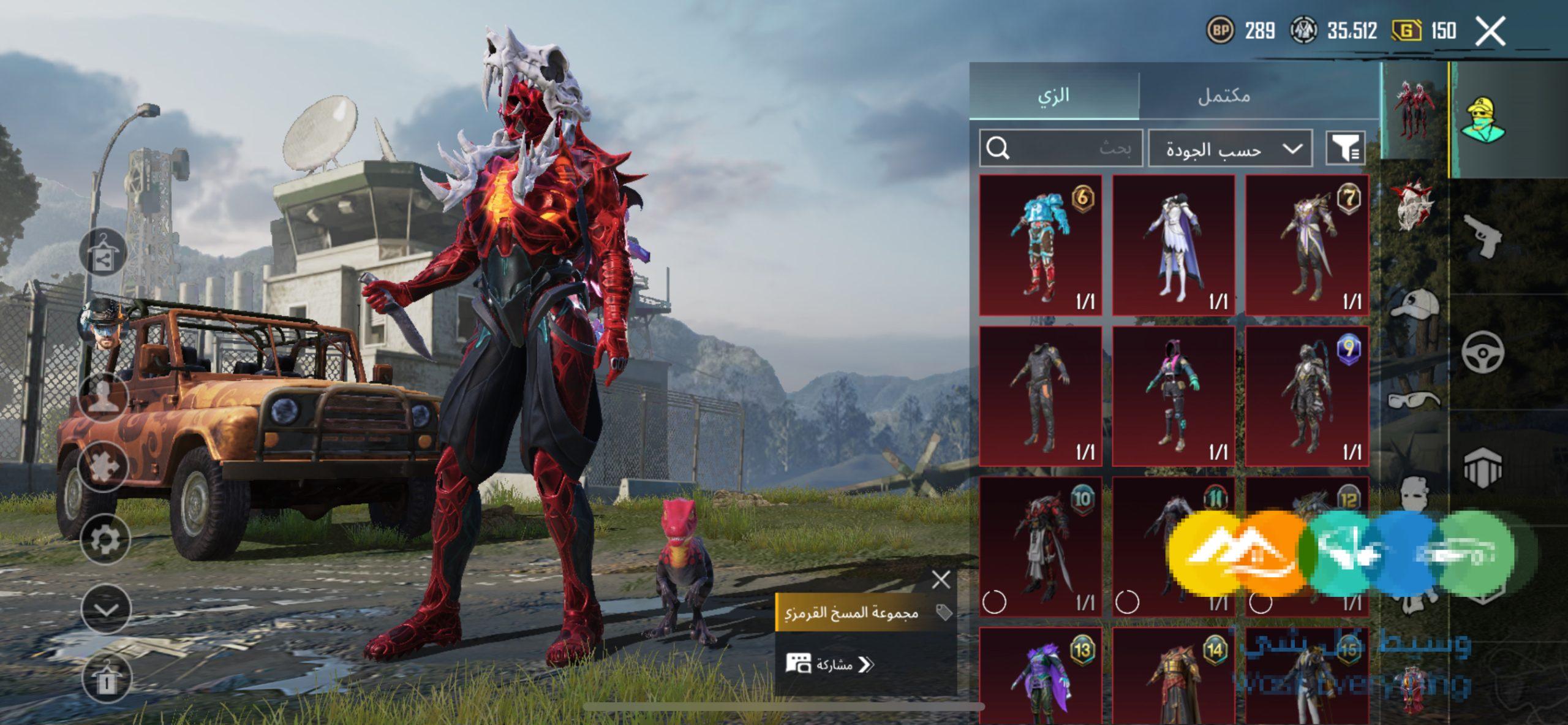This screenshot has width=1568, height=725.
Task: Click the بحث search field
Action: tap(1061, 148)
